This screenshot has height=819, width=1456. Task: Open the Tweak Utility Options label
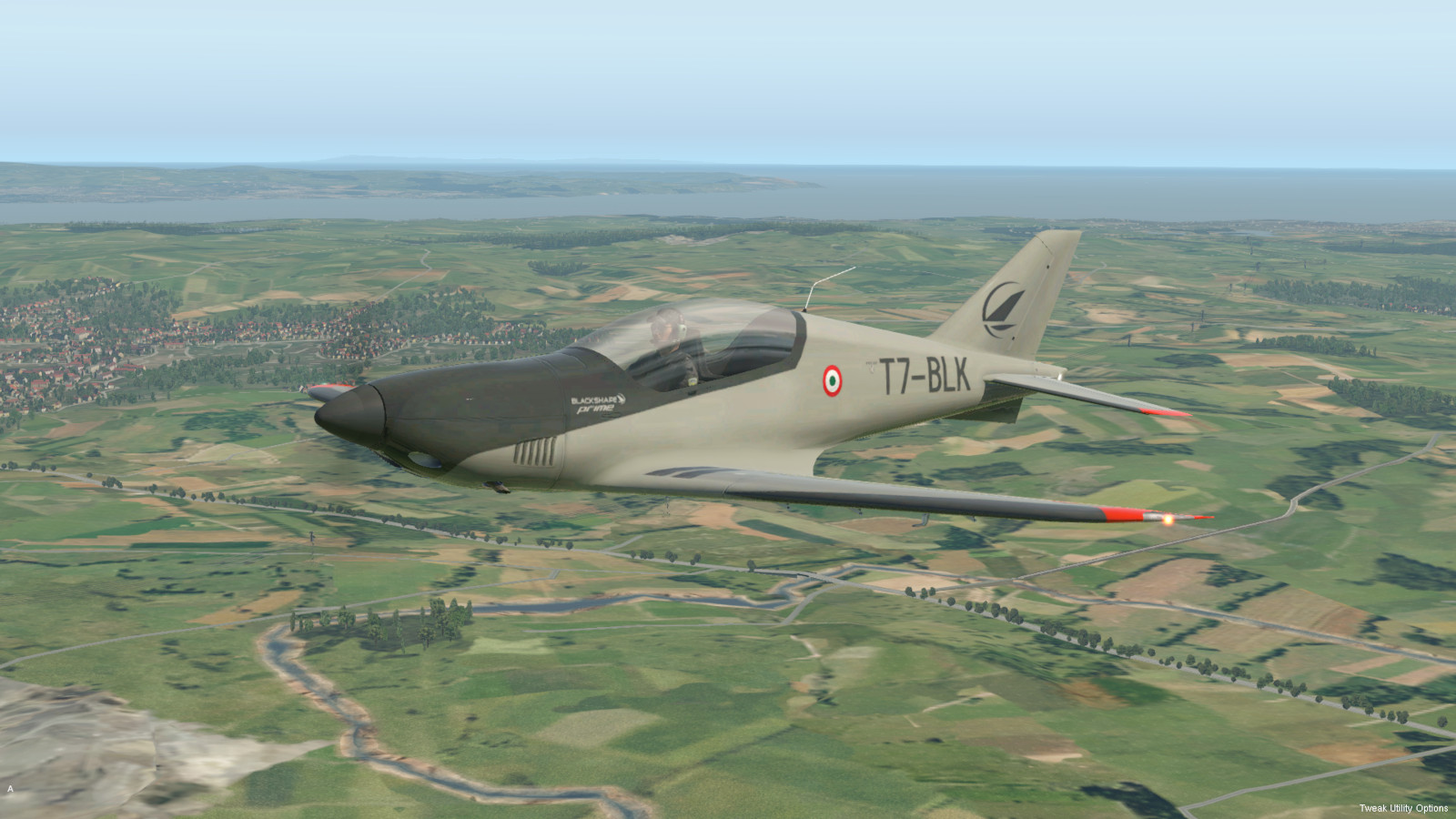pos(1403,808)
